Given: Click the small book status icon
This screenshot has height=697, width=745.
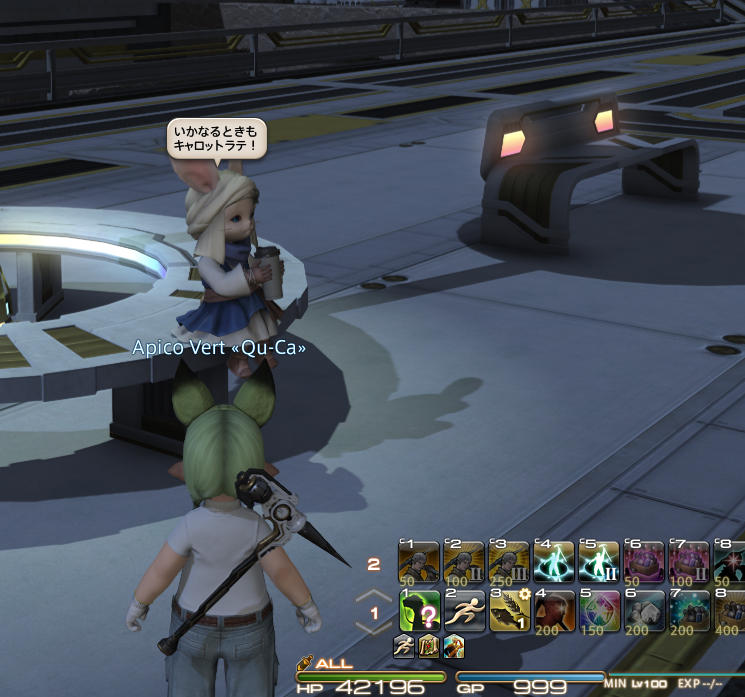Looking at the screenshot, I should (x=430, y=646).
